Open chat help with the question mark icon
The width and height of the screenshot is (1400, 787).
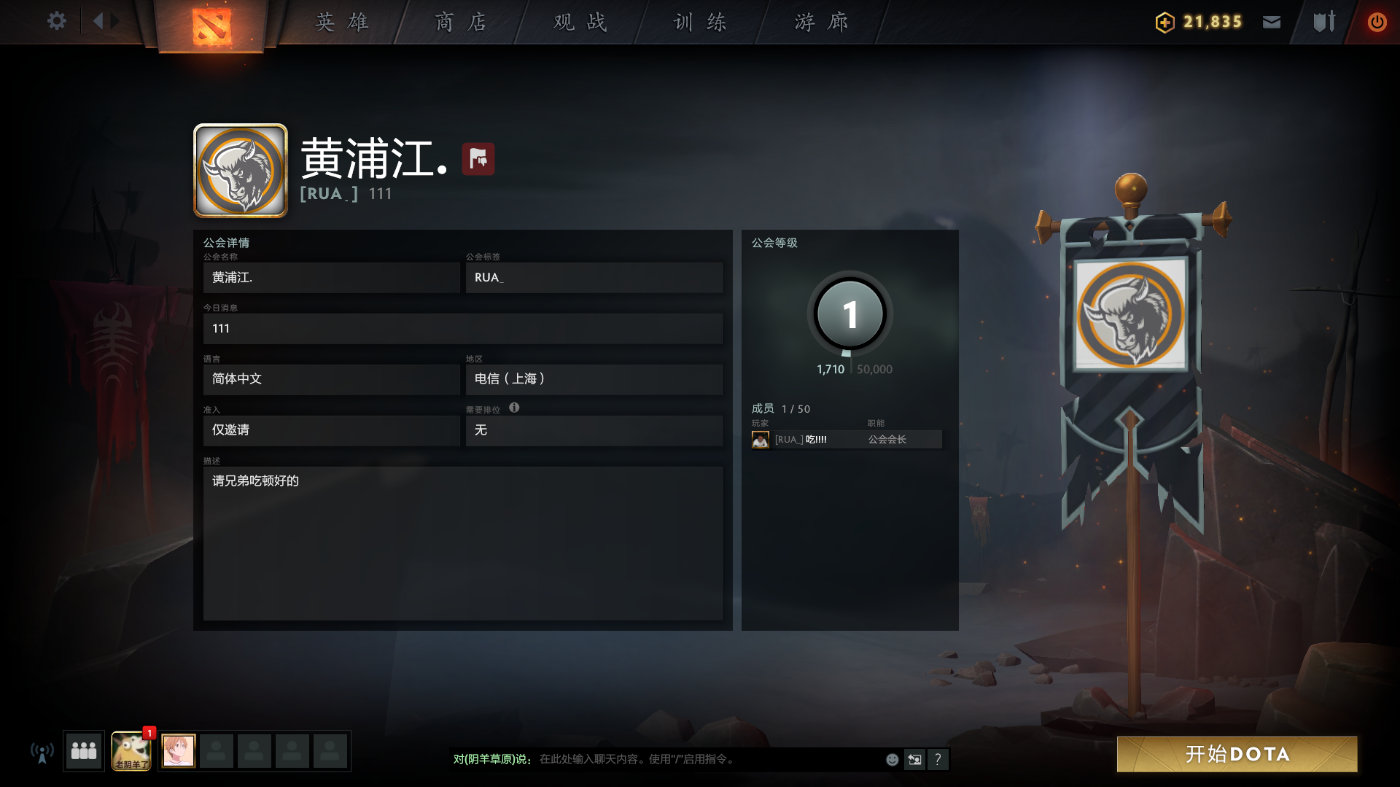(x=937, y=760)
